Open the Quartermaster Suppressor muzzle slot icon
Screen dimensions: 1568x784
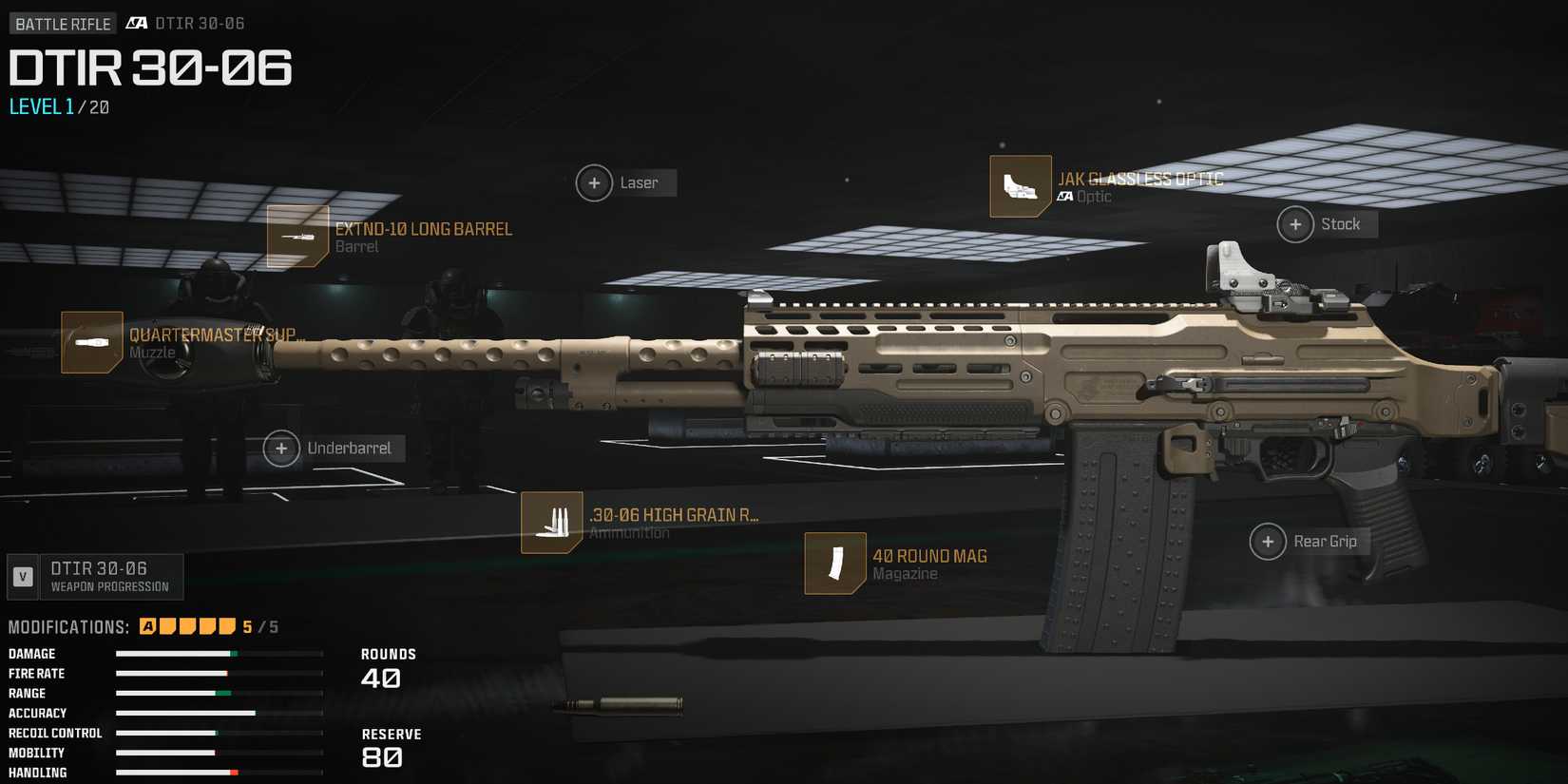91,341
